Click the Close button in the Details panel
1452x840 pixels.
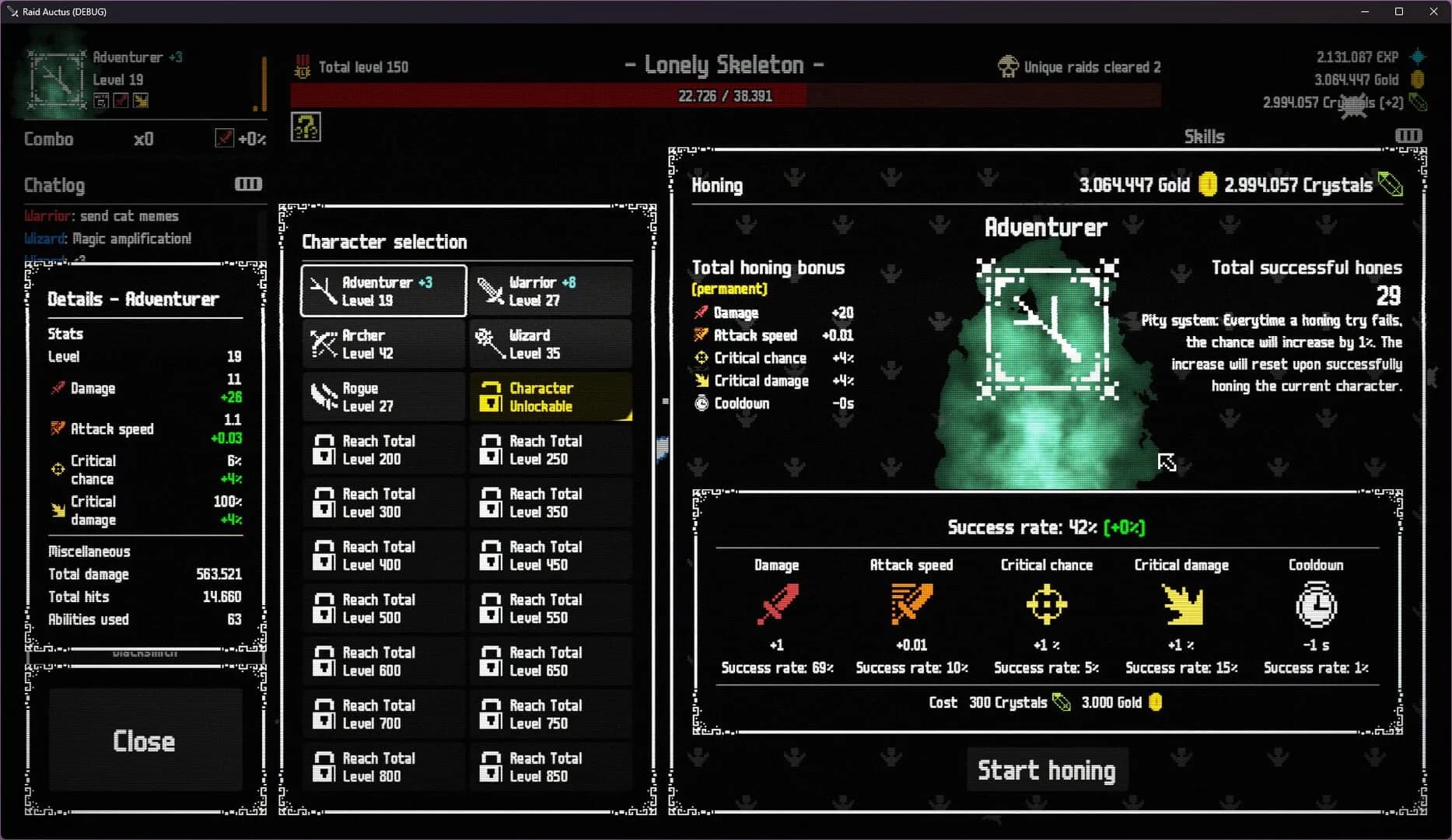click(145, 740)
